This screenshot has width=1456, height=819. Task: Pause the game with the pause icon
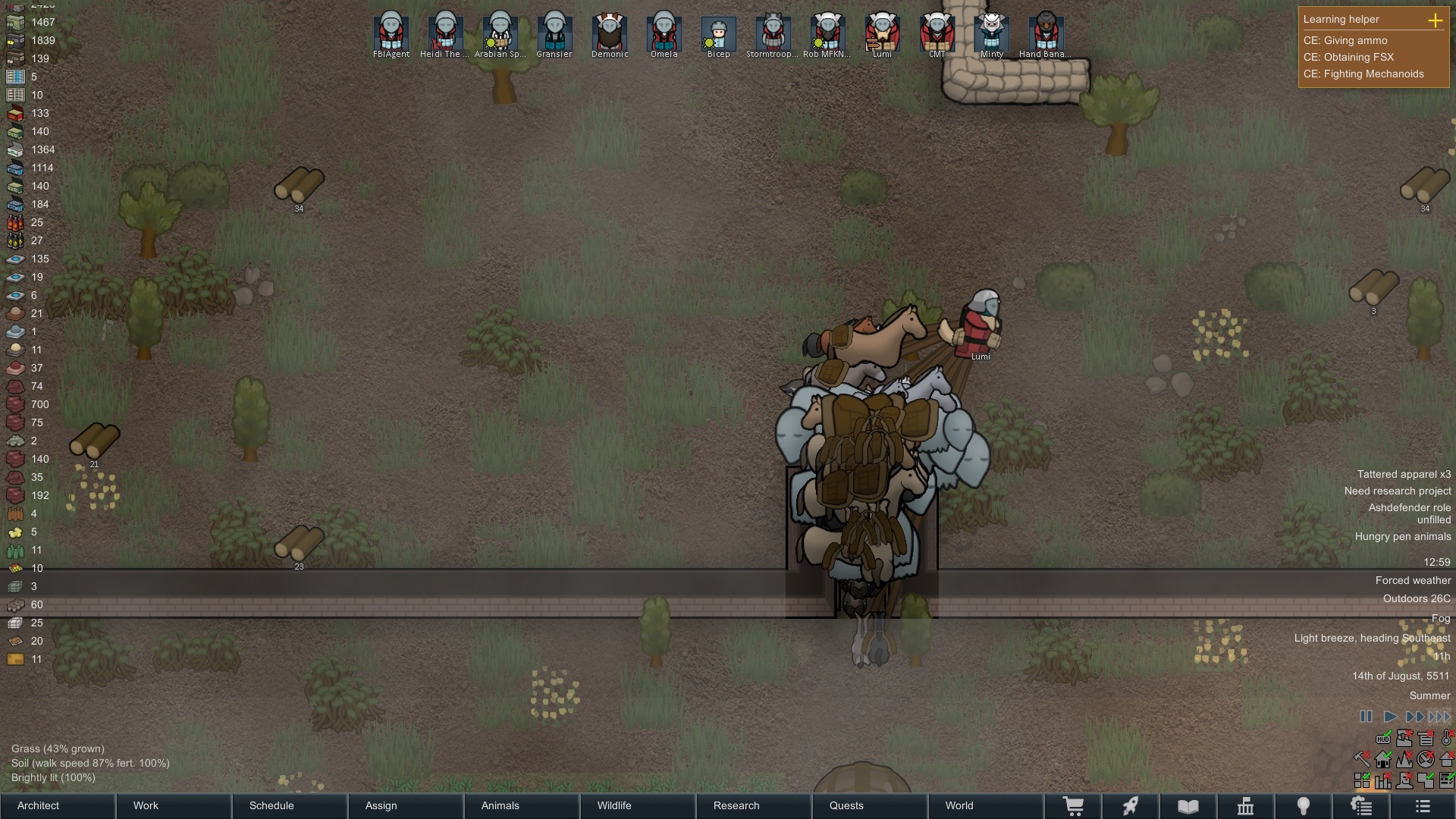pyautogui.click(x=1366, y=716)
